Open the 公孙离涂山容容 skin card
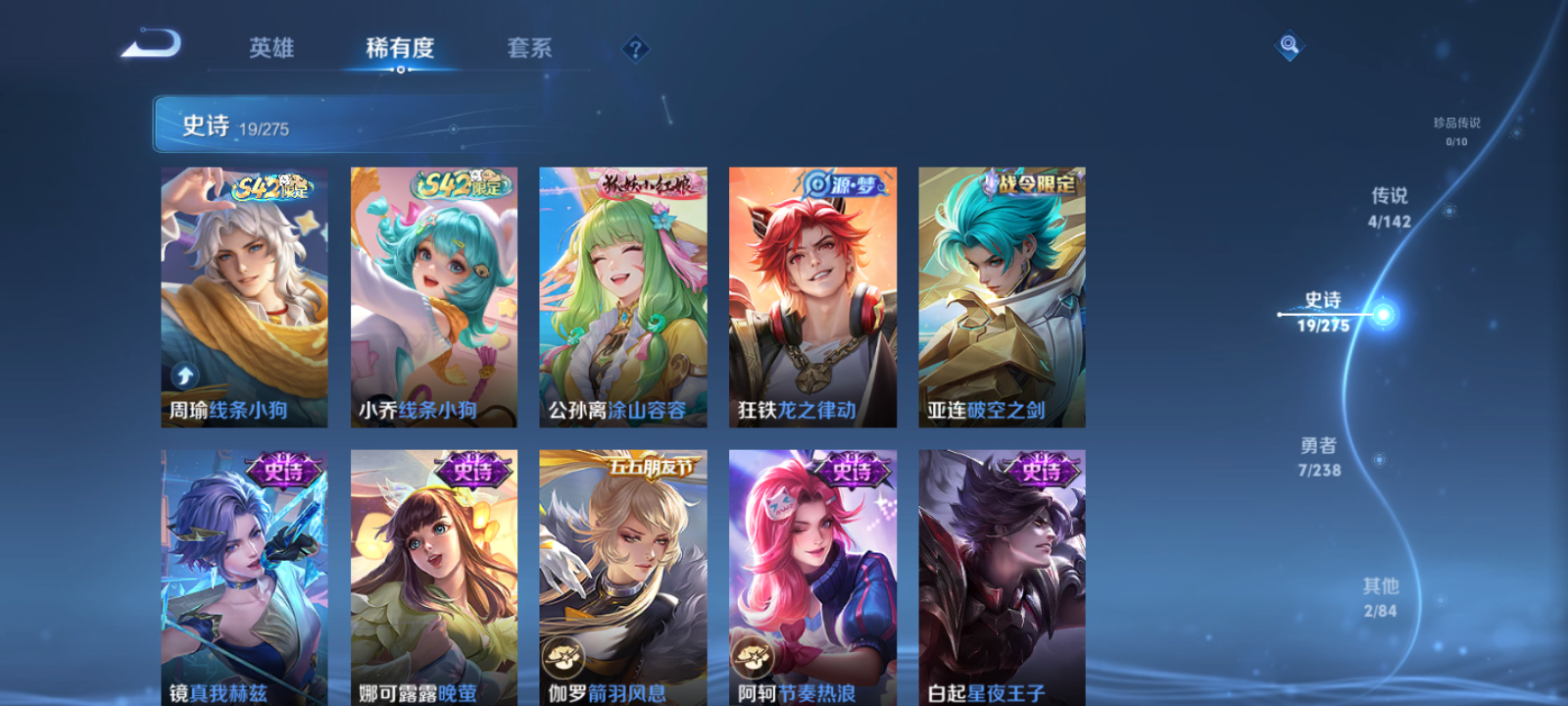 pyautogui.click(x=622, y=294)
